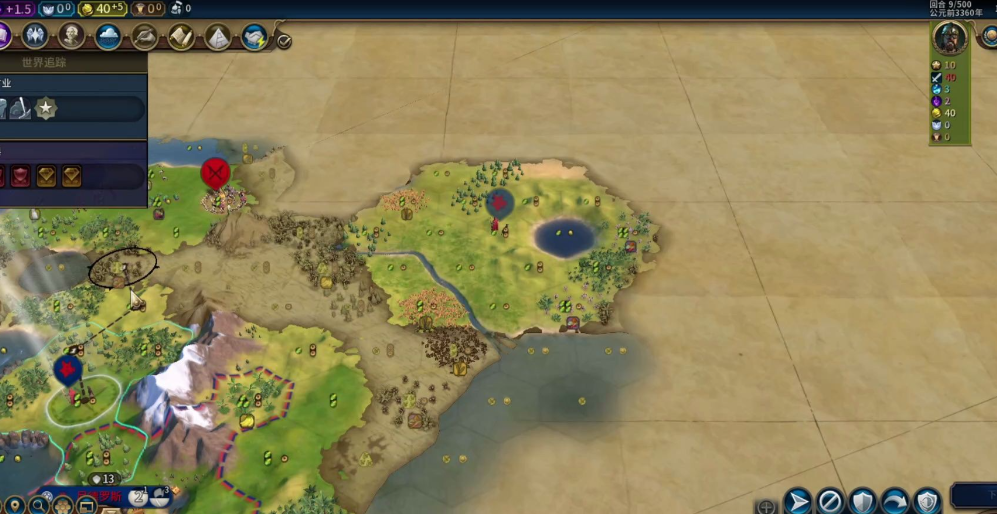This screenshot has height=514, width=997.
Task: Select the move-to arrow unit action
Action: pyautogui.click(x=796, y=500)
